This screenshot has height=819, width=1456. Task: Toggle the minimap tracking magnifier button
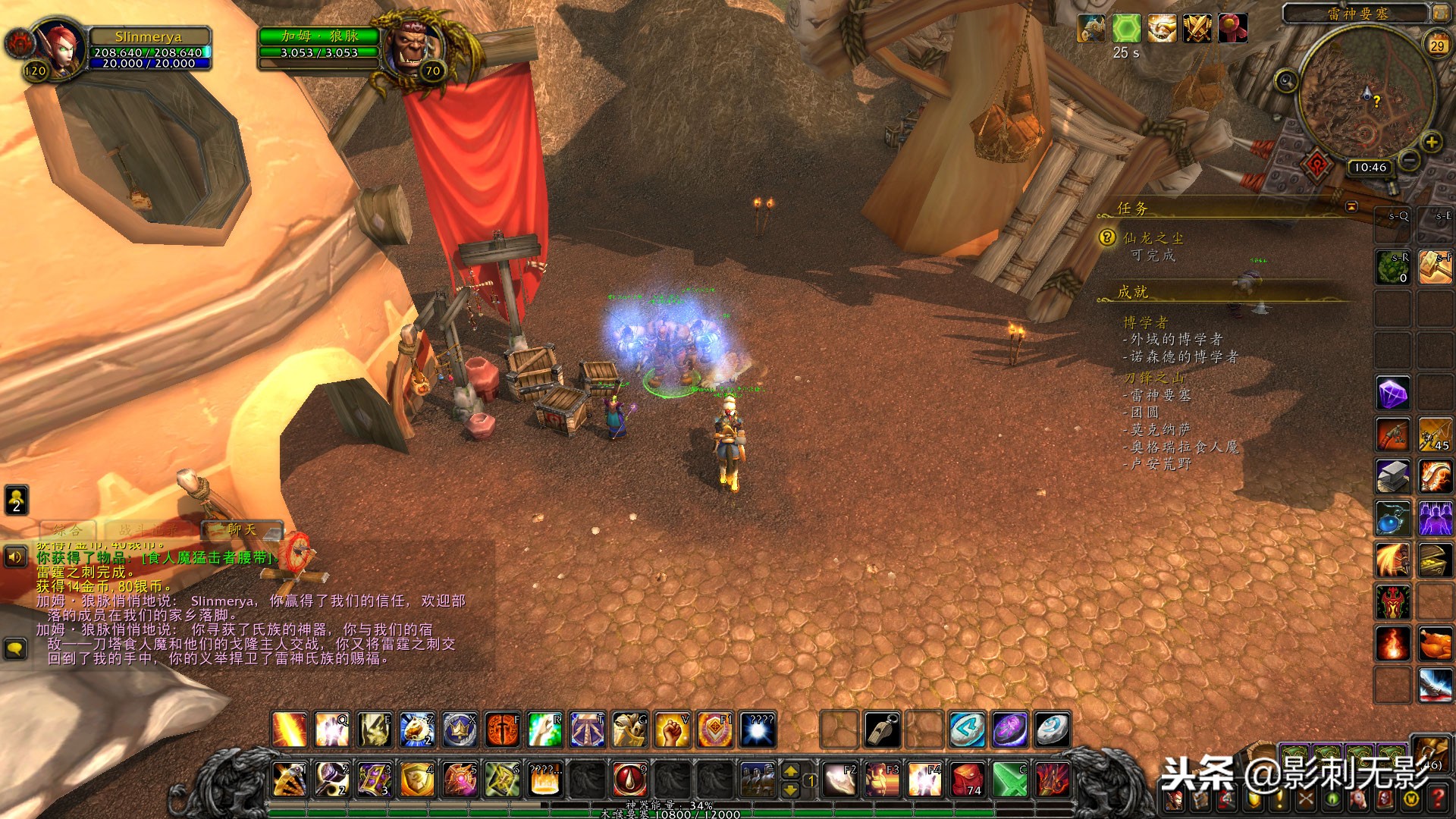tap(1286, 80)
